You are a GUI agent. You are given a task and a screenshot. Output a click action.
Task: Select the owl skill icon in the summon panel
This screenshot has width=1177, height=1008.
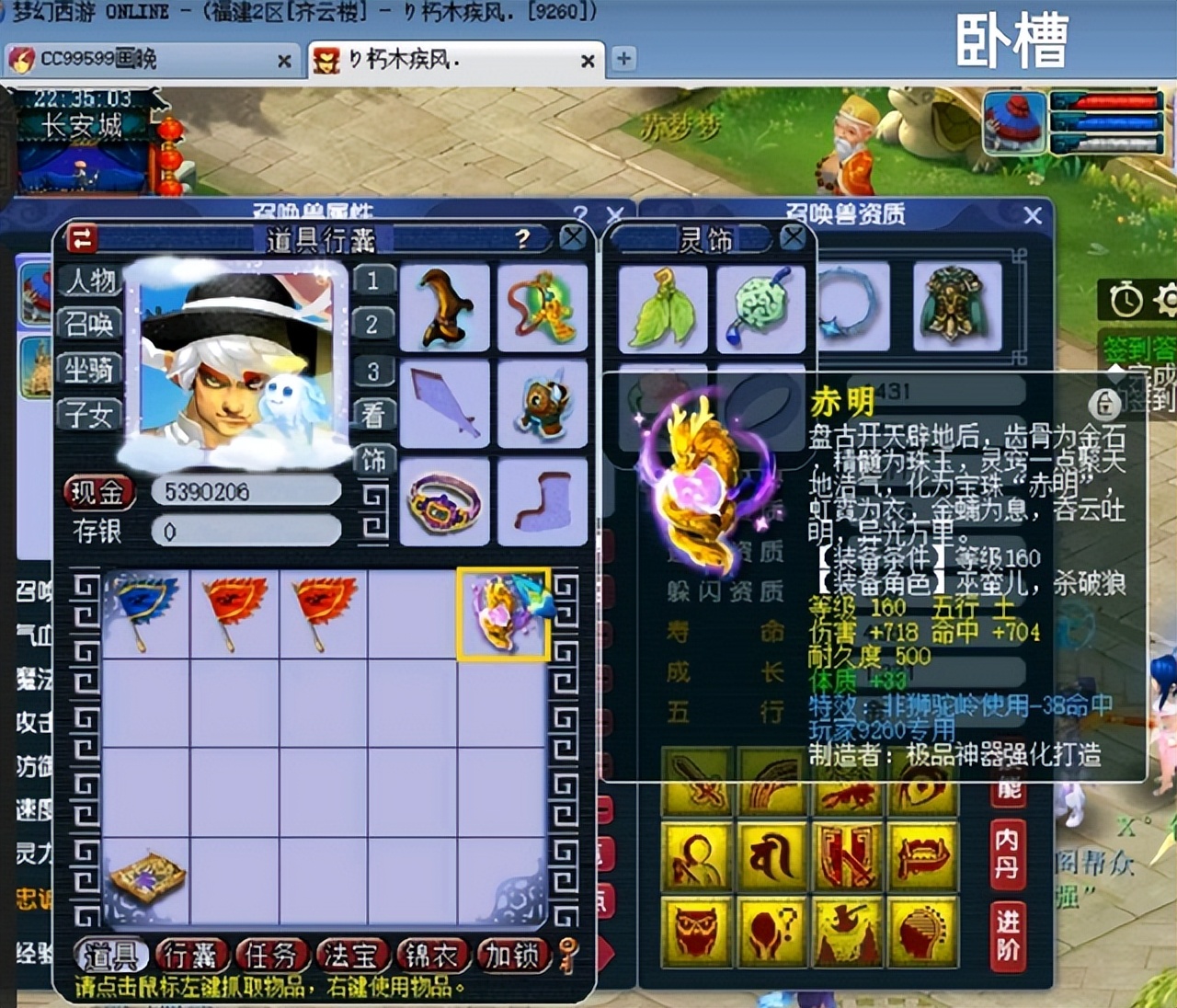(696, 932)
